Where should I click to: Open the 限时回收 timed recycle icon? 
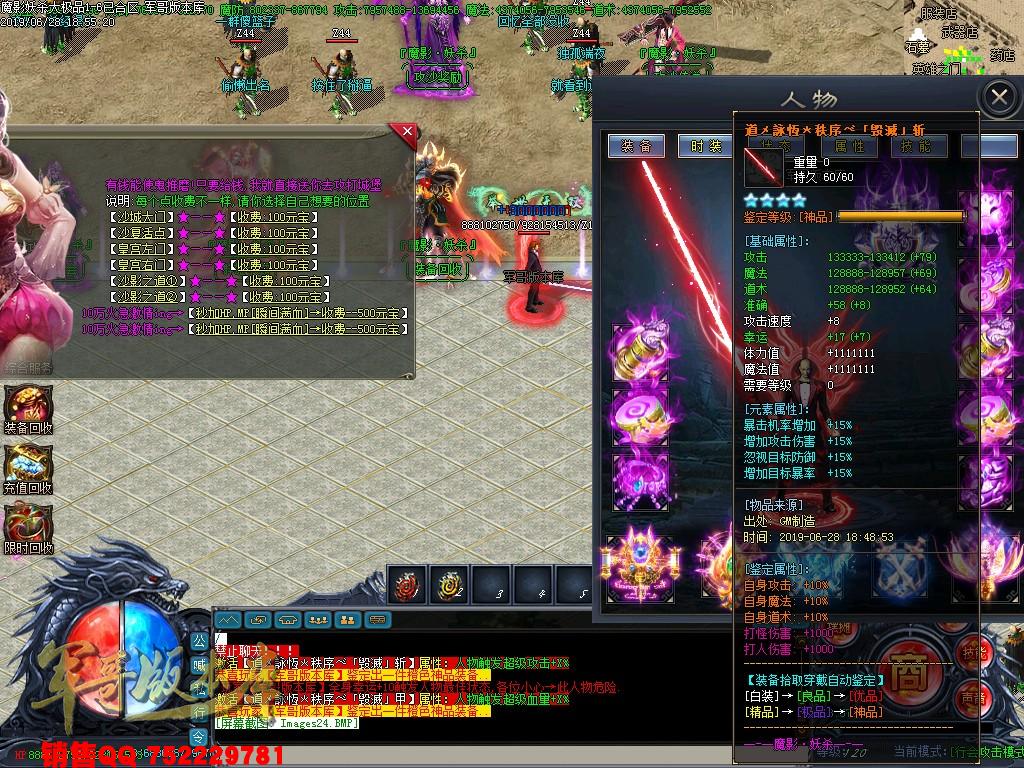pyautogui.click(x=28, y=526)
